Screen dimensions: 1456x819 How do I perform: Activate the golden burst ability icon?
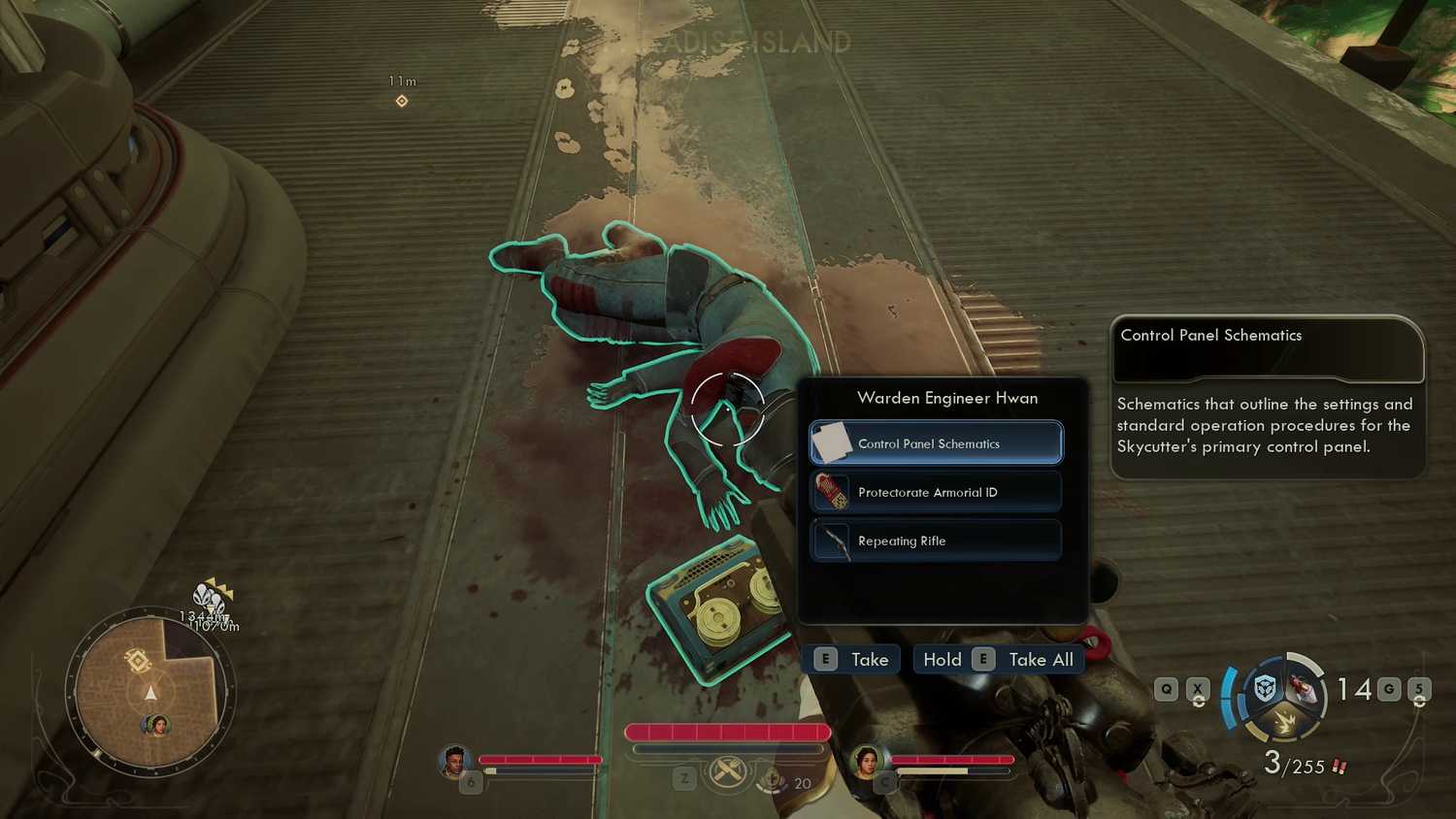[x=1284, y=721]
